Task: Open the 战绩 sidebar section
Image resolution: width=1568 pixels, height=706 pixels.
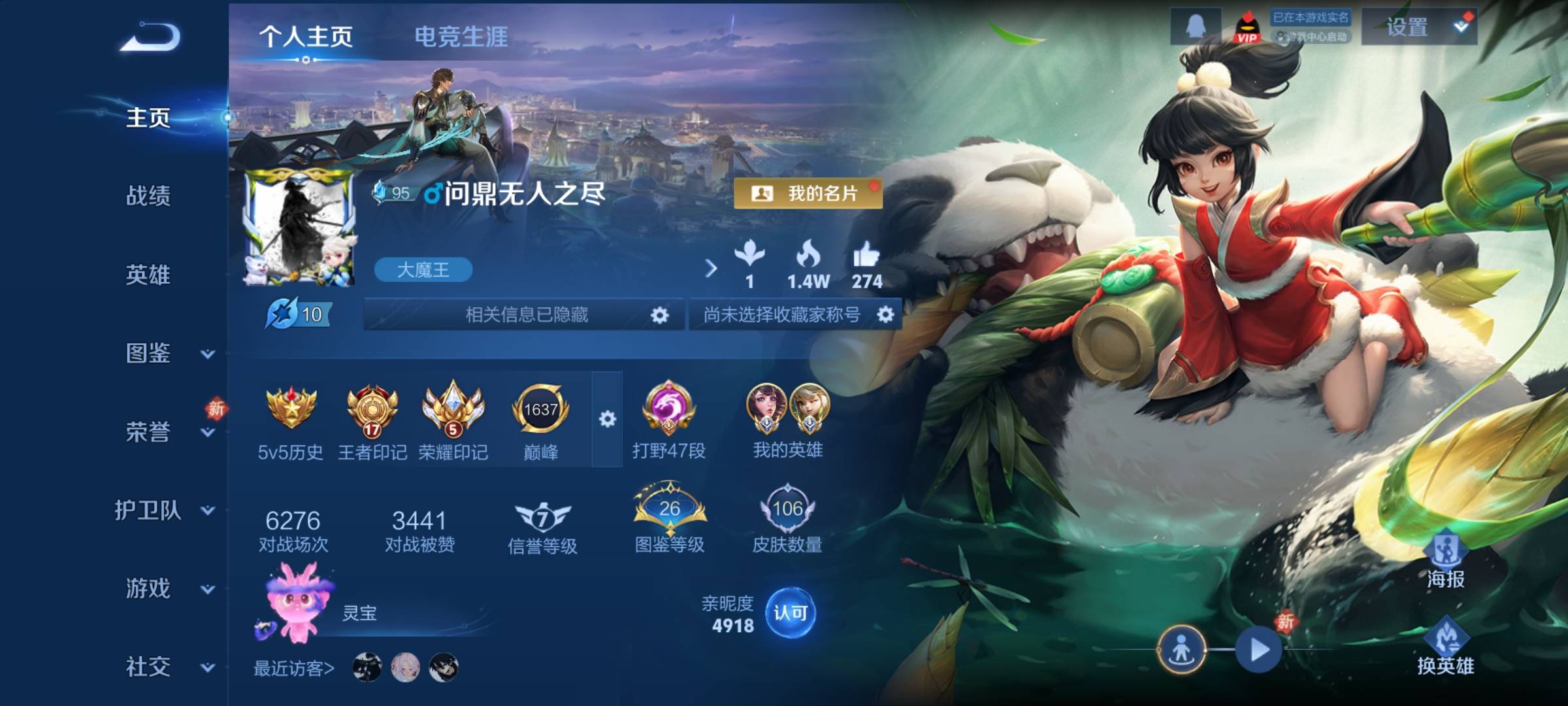Action: click(148, 195)
